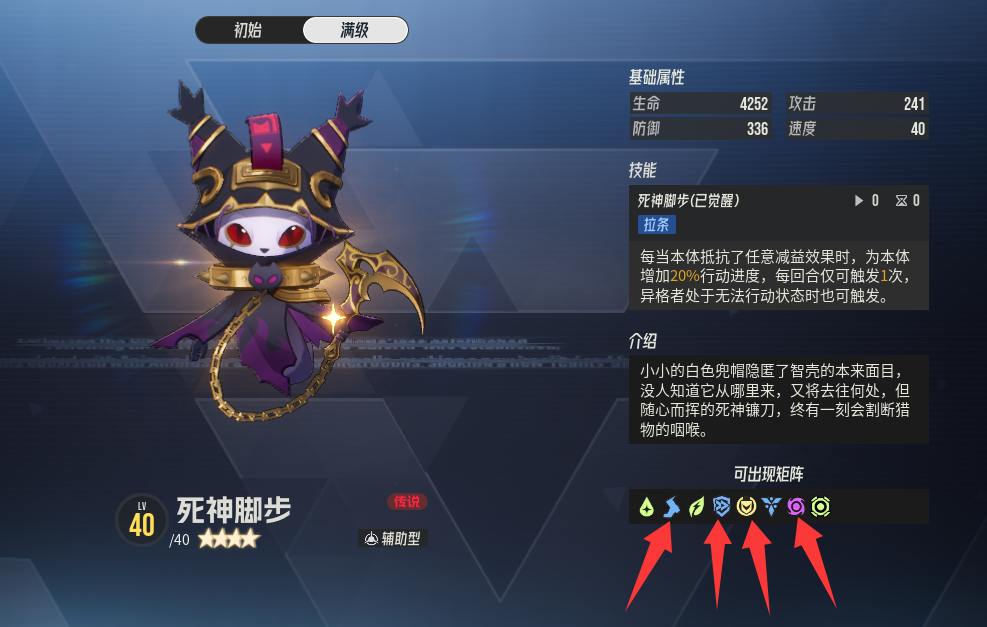This screenshot has width=987, height=627.
Task: Switch to the 初始 (initial) tab
Action: coord(248,30)
